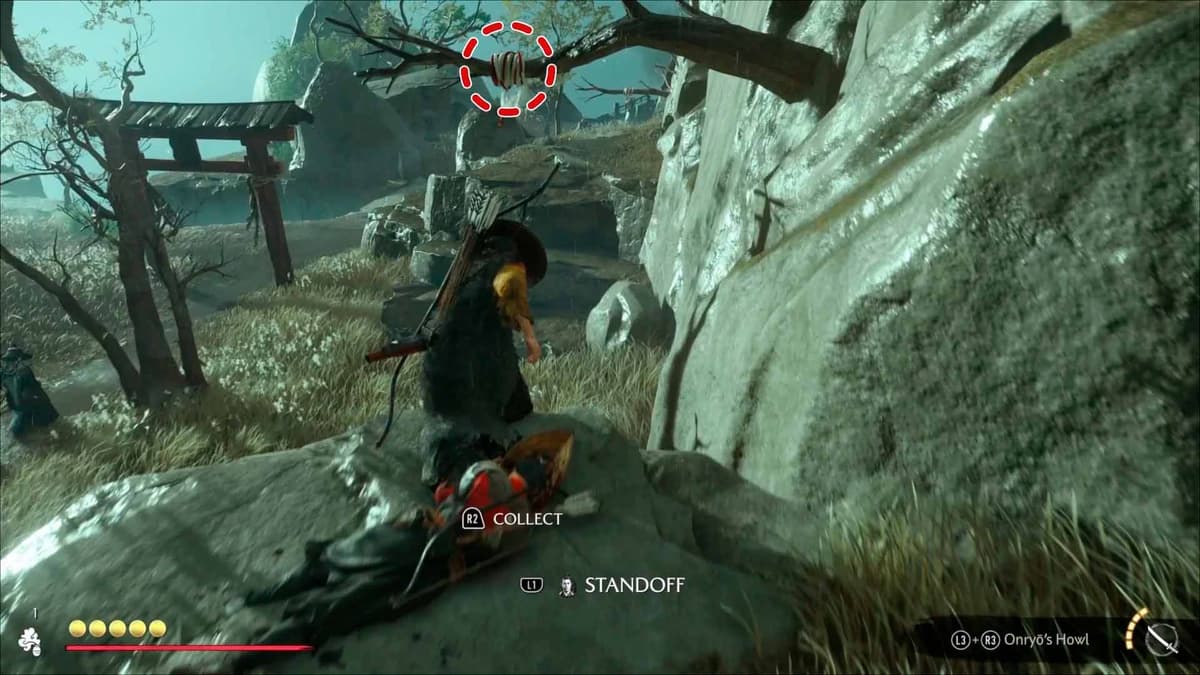Choose the STANDOFF action

point(634,585)
